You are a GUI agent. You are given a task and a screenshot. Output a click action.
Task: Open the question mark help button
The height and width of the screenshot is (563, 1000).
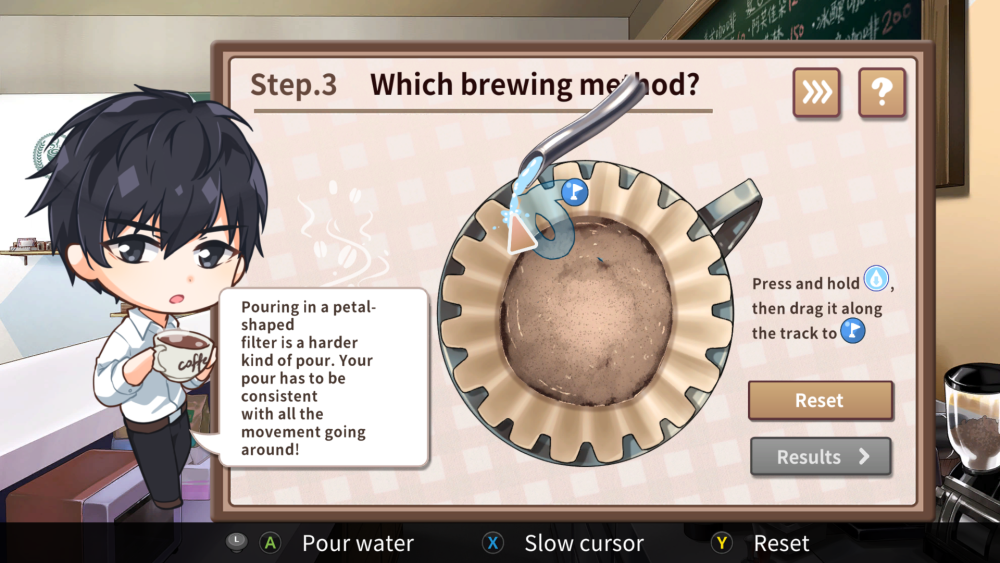coord(881,93)
